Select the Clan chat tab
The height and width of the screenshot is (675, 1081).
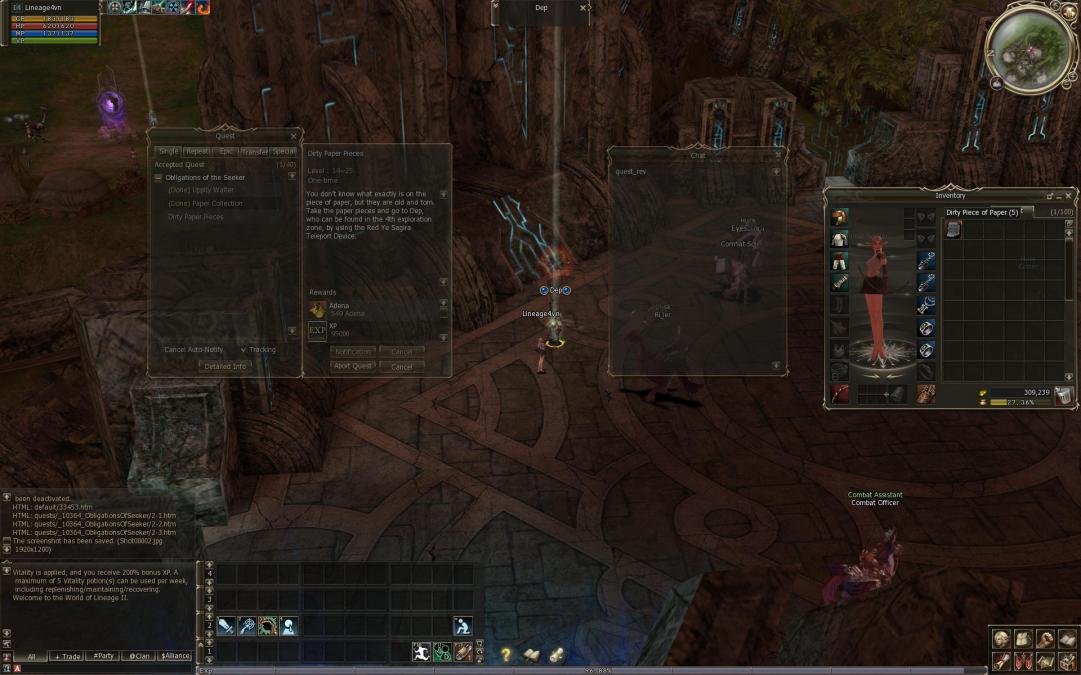coord(137,656)
